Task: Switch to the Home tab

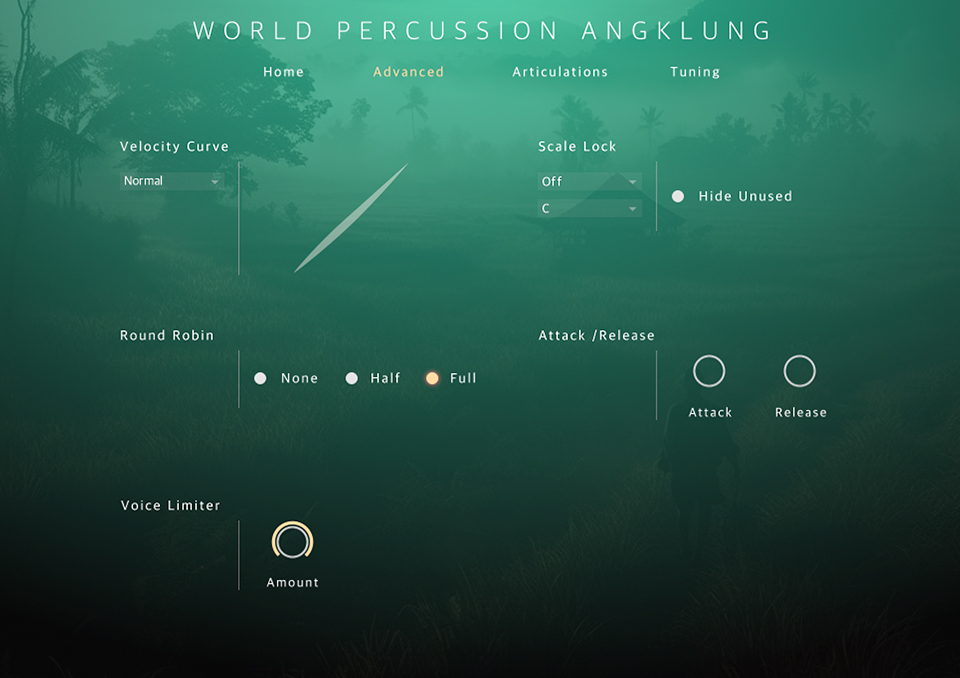Action: pyautogui.click(x=283, y=72)
